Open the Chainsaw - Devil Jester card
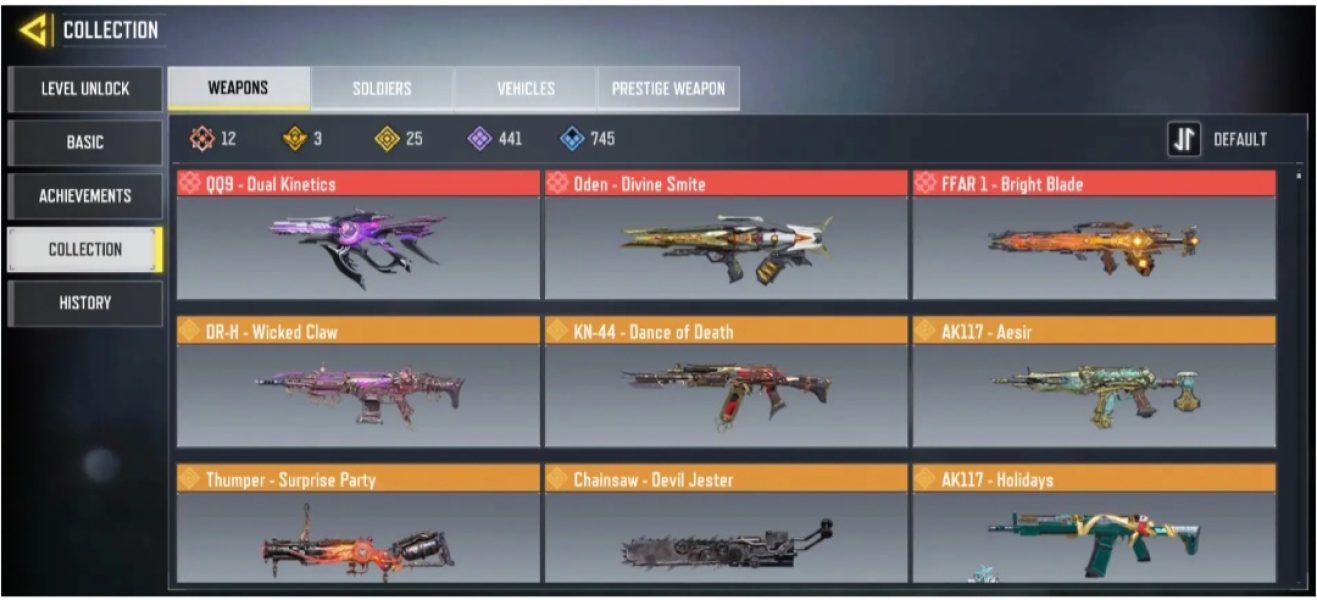The height and width of the screenshot is (600, 1317). click(726, 524)
